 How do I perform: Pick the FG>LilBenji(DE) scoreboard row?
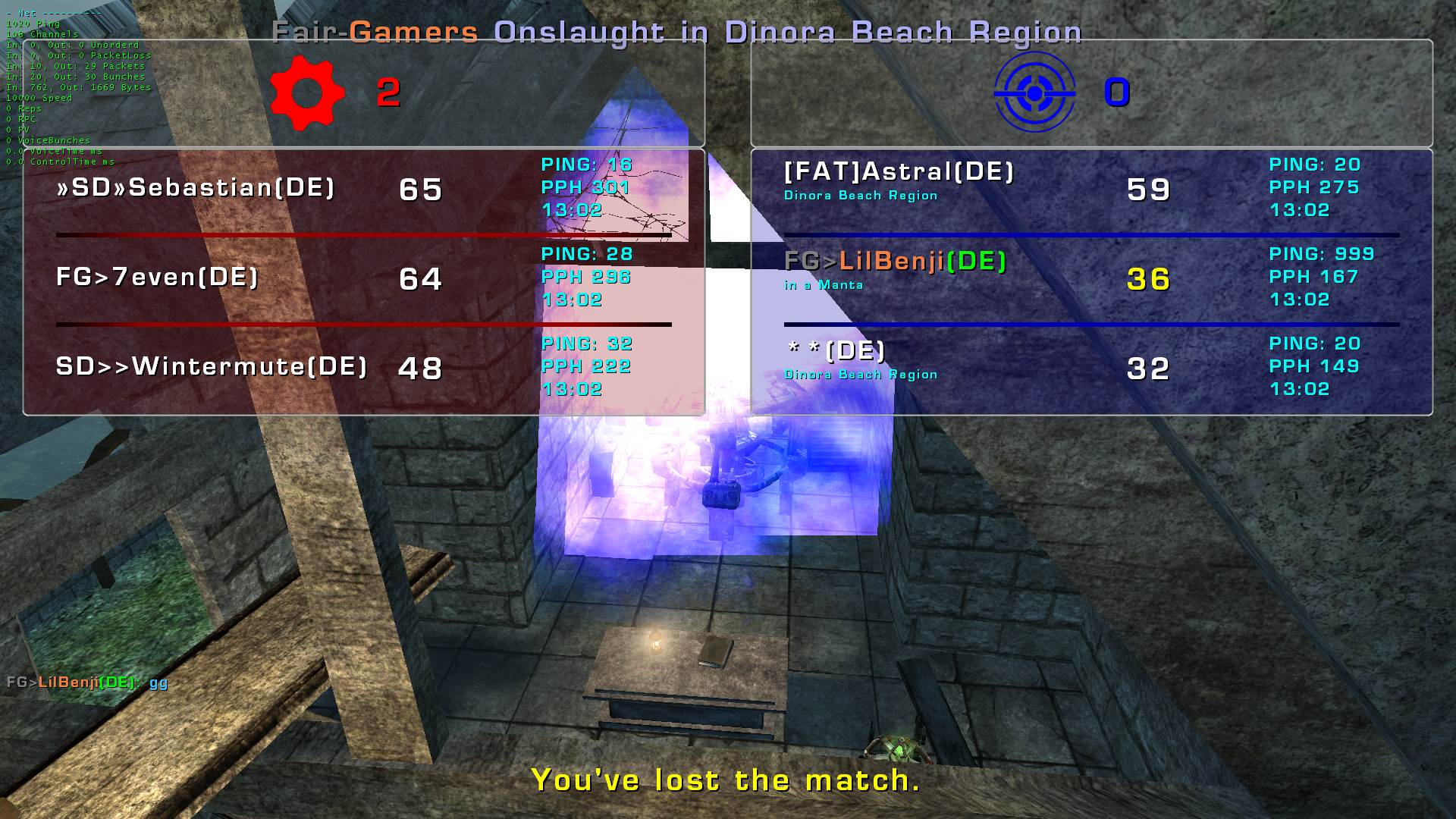point(895,262)
